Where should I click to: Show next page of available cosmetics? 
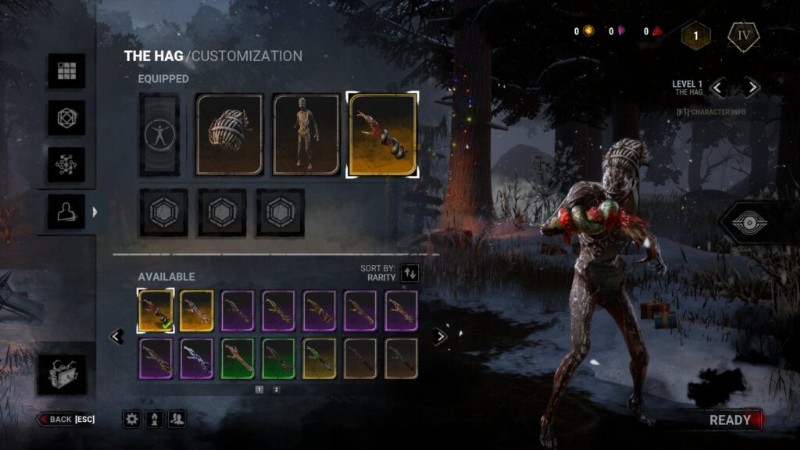point(440,337)
